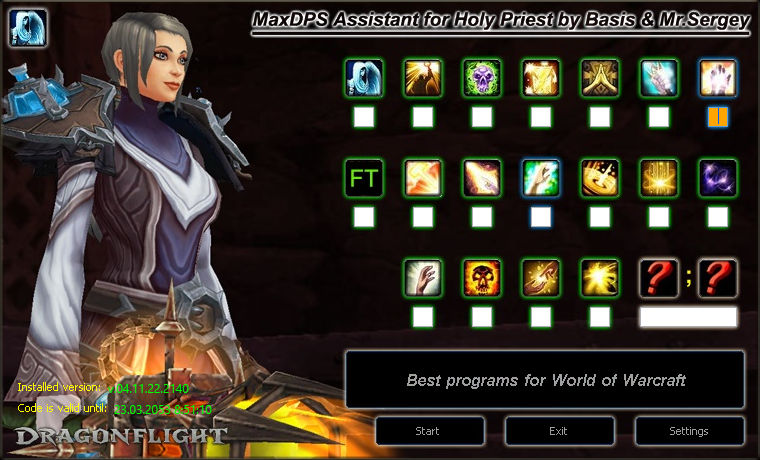Exit the MaxDPS Assistant program
Viewport: 760px width, 460px height.
[558, 431]
